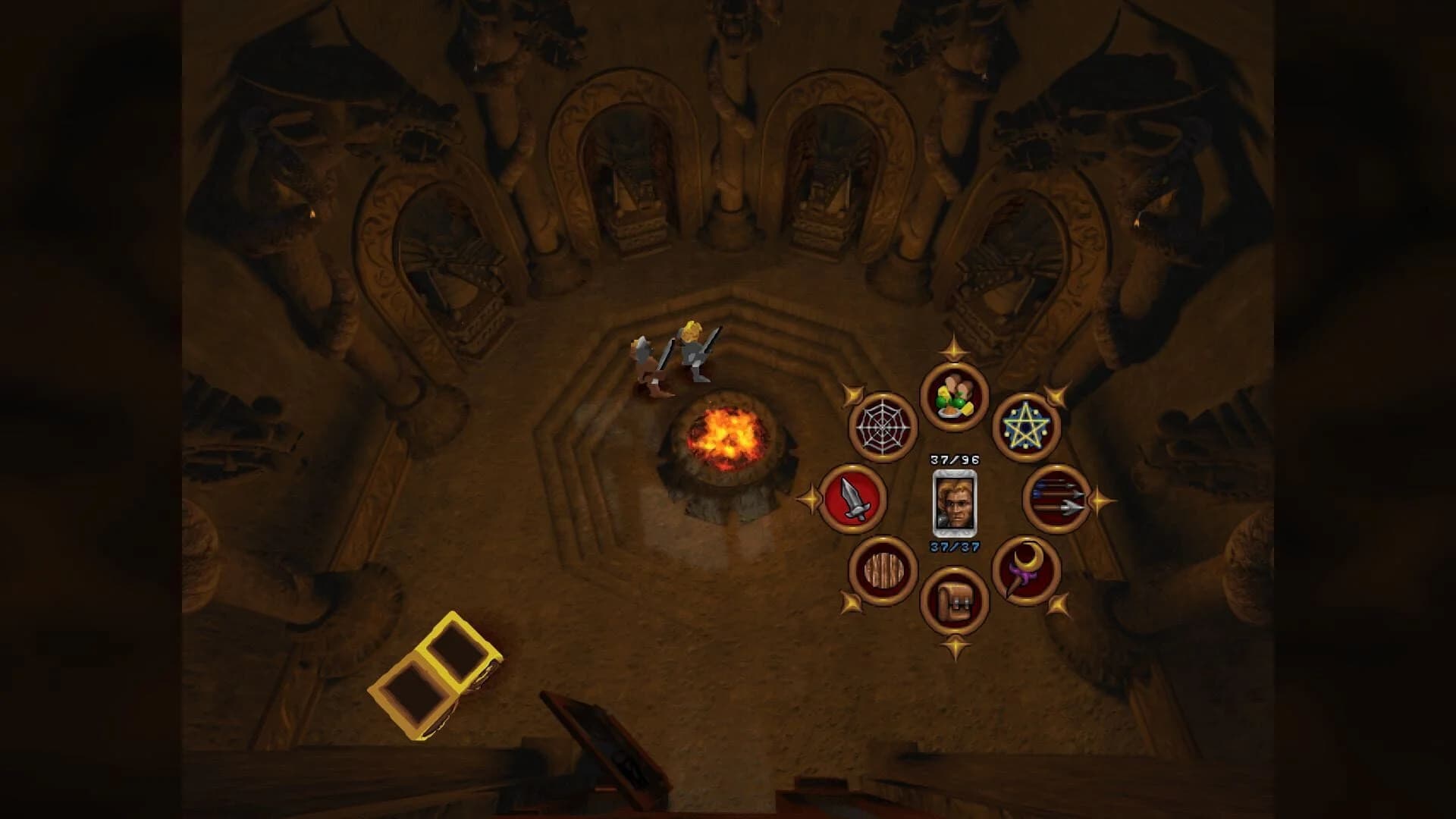Open the backpack inventory icon
The width and height of the screenshot is (1456, 819).
(955, 601)
